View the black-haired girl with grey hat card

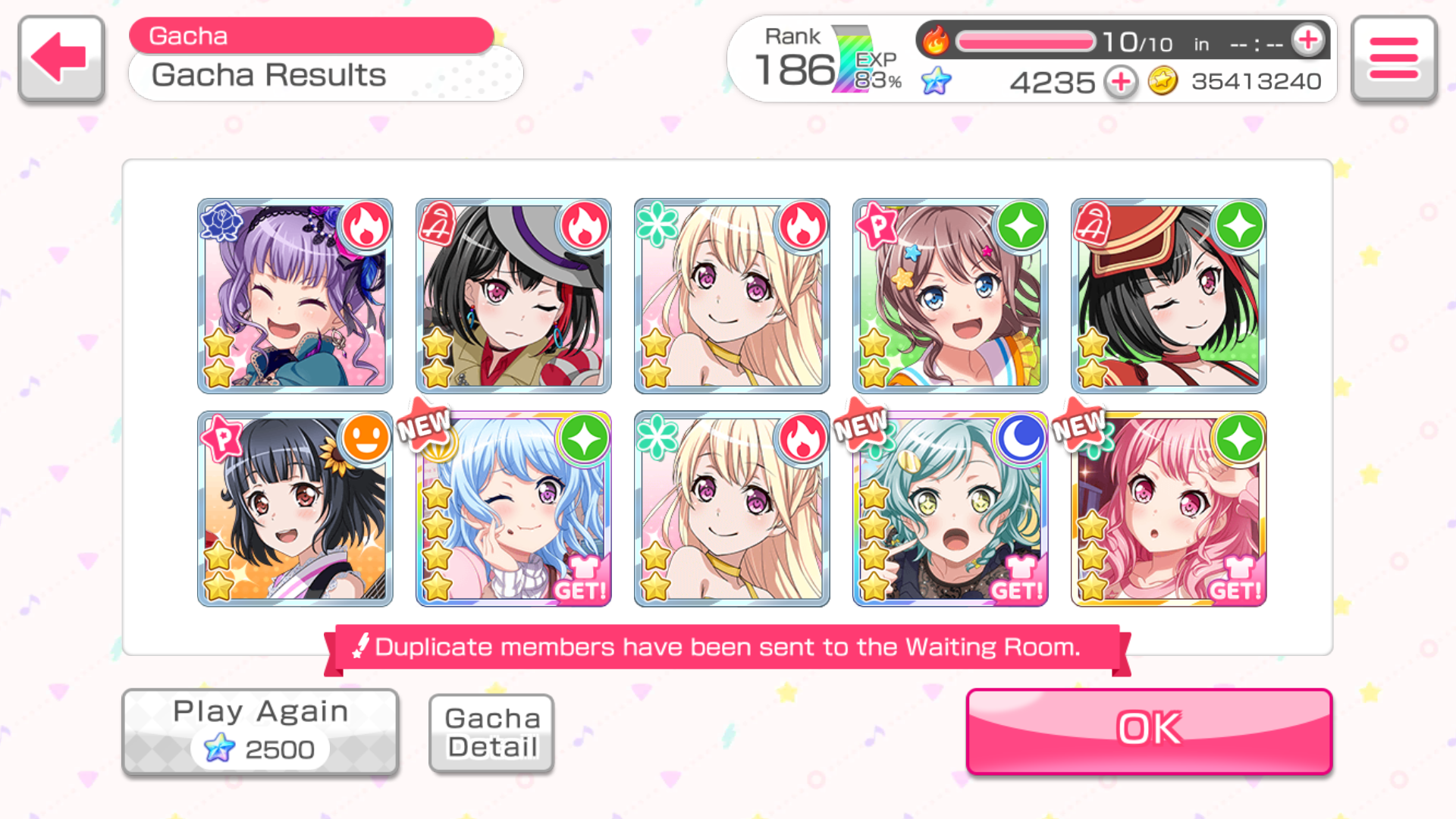click(513, 296)
